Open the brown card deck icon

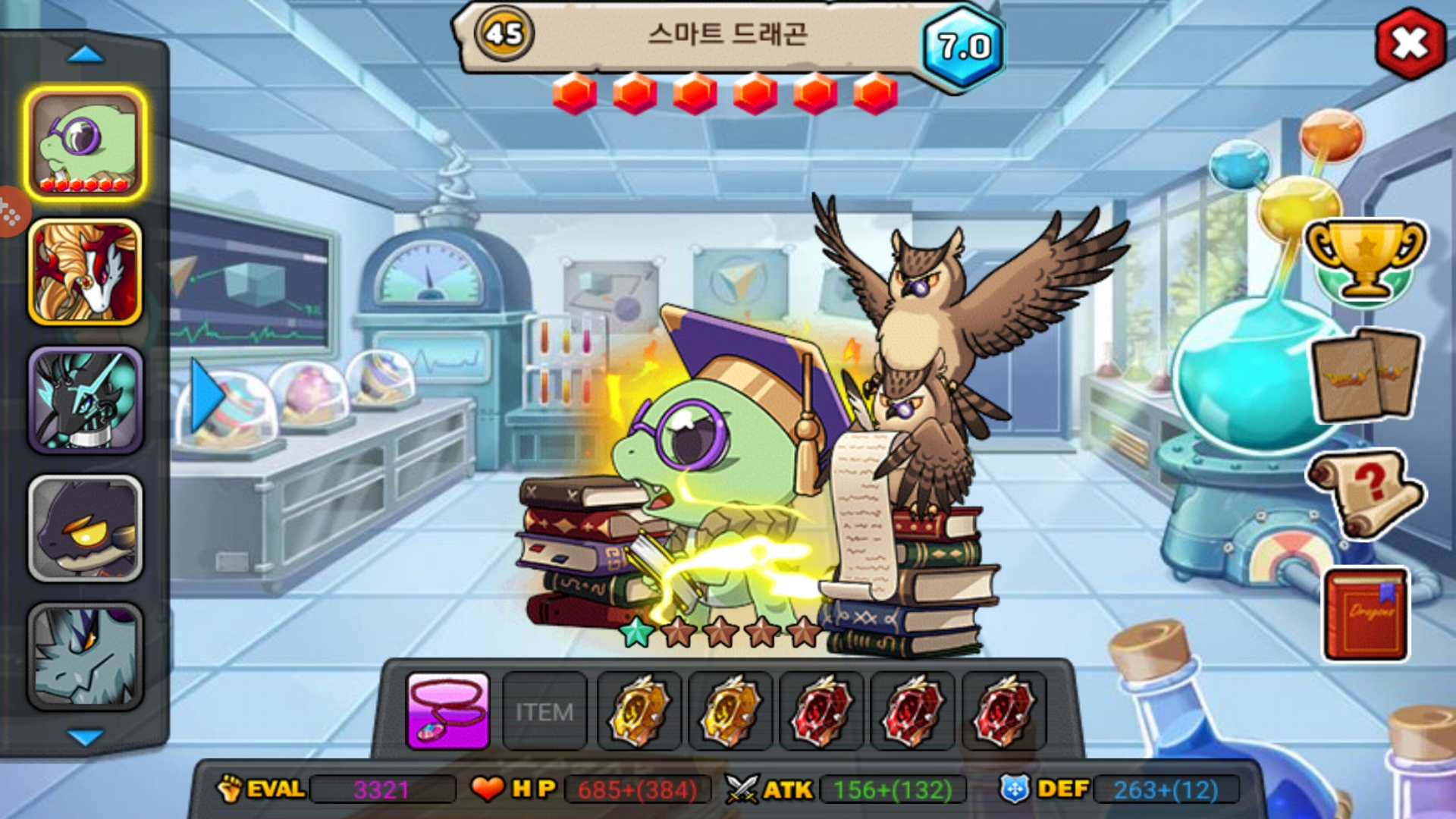coord(1366,375)
